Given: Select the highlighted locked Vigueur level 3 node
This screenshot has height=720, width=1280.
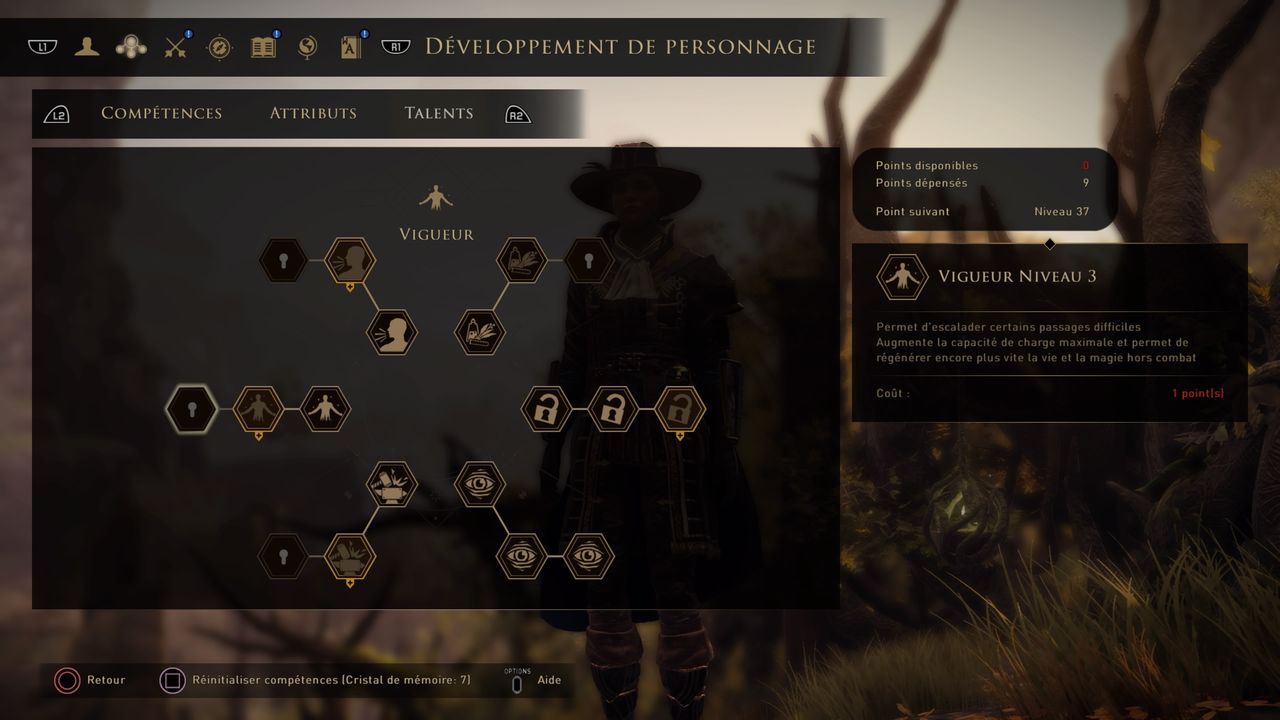Looking at the screenshot, I should click(x=192, y=409).
